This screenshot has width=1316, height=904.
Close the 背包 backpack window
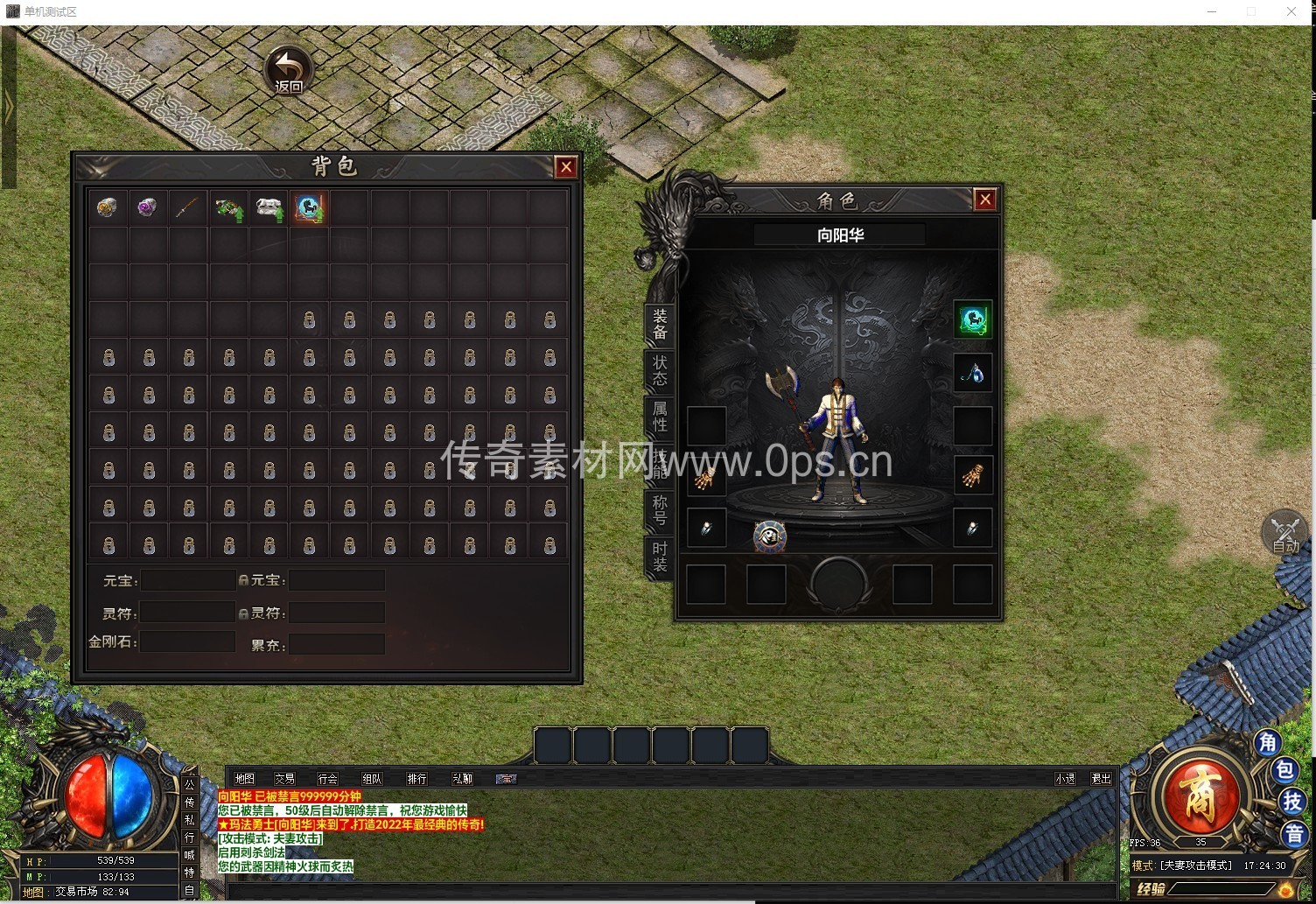point(566,167)
